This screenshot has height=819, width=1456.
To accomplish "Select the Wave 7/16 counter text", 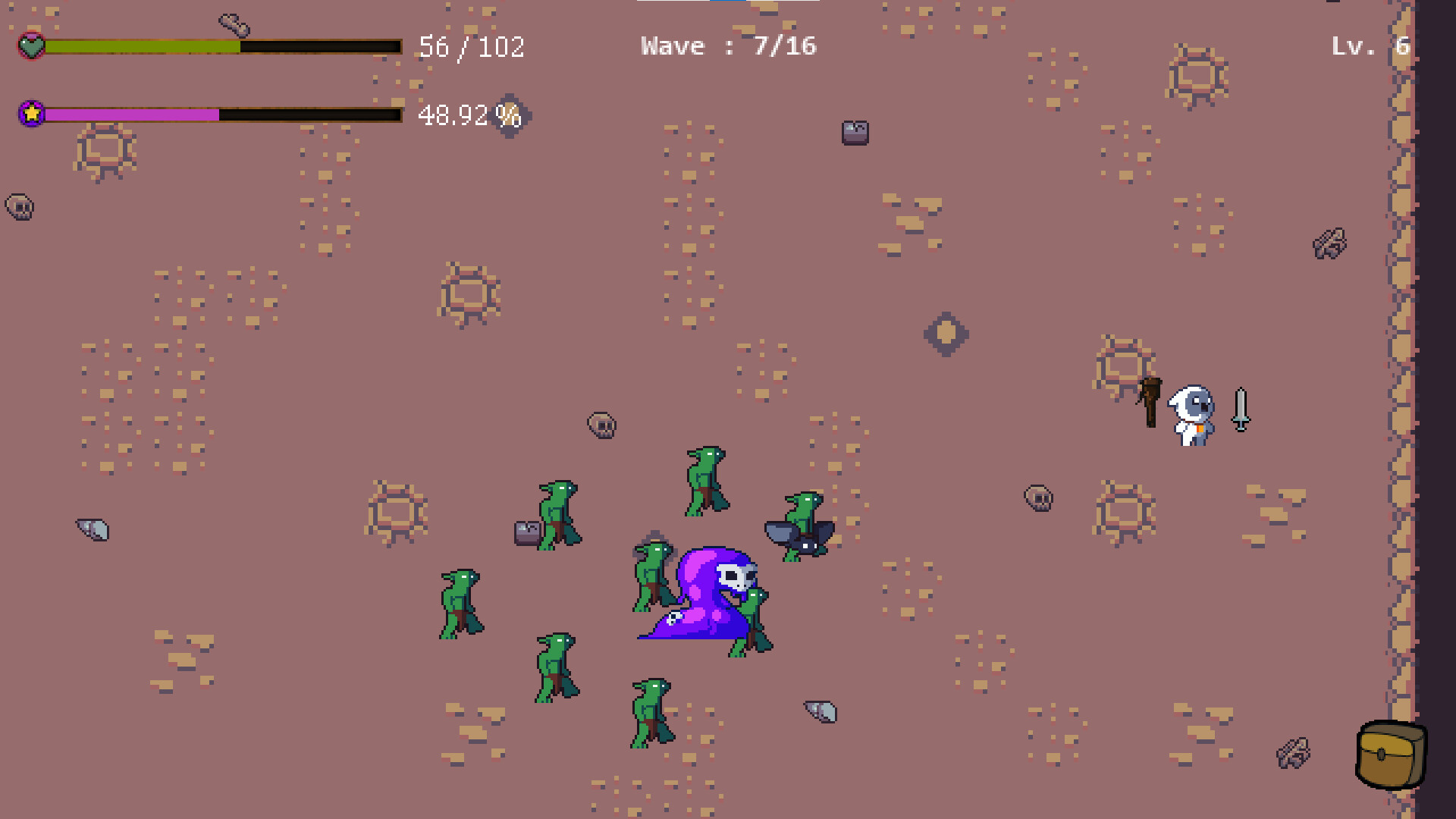I will pos(728,45).
